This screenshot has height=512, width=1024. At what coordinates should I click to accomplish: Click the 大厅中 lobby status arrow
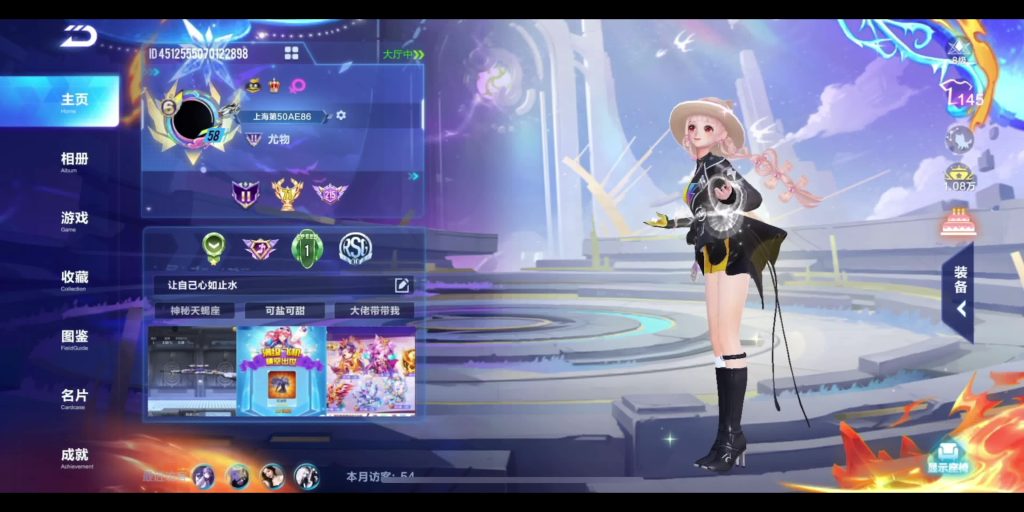403,54
